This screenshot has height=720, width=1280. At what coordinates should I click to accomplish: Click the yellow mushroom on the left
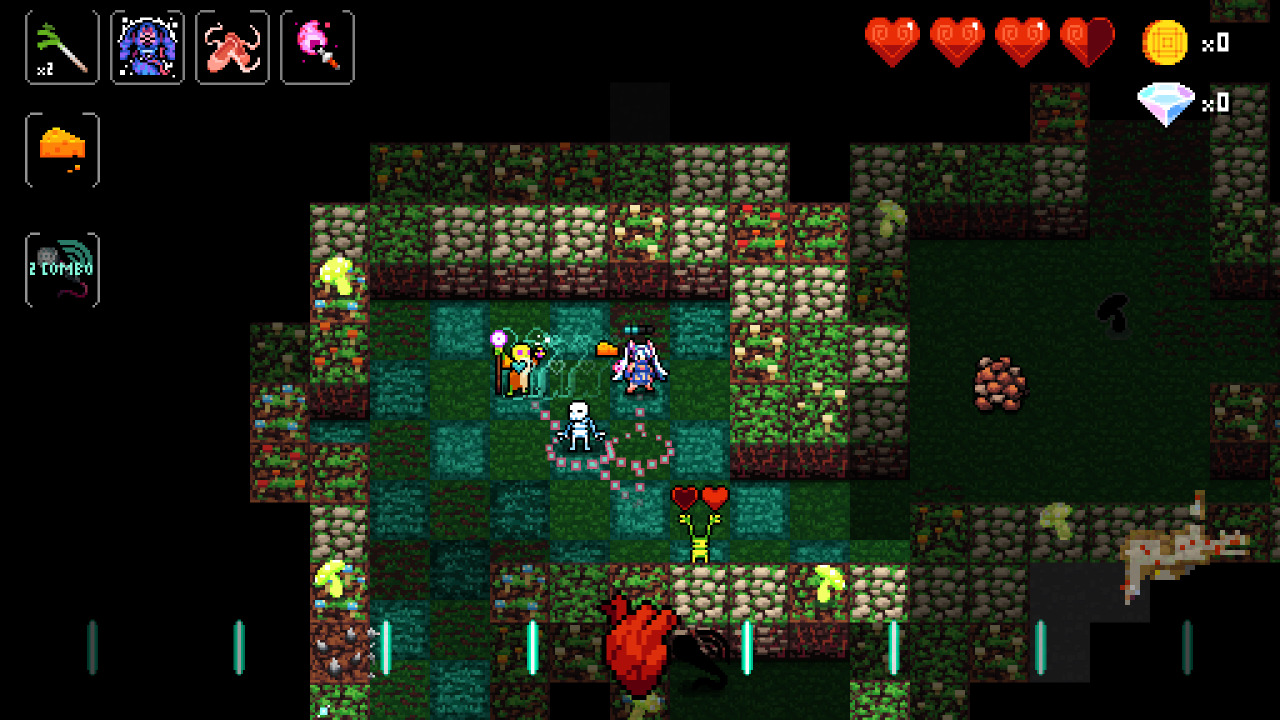pos(338,278)
